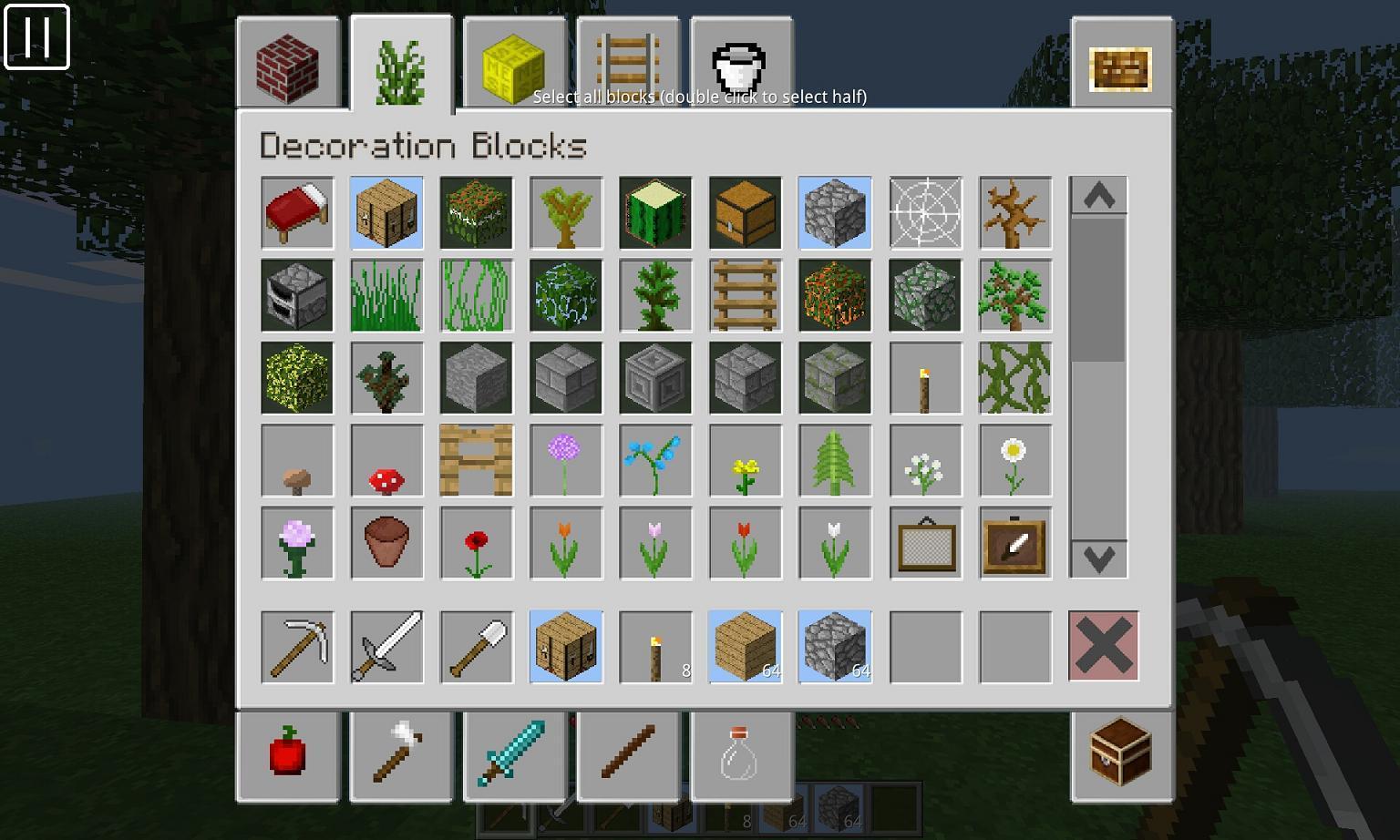This screenshot has height=840, width=1400.
Task: Select the flower pot item
Action: pyautogui.click(x=386, y=544)
